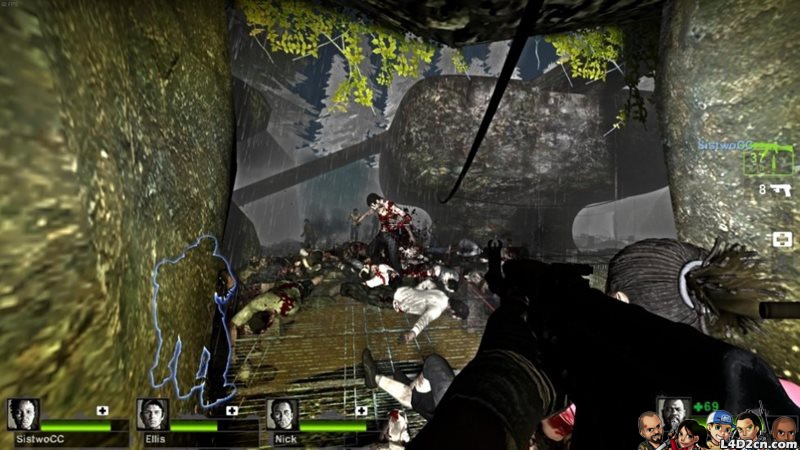Click your own survivor portrait beside 69 health

673,412
